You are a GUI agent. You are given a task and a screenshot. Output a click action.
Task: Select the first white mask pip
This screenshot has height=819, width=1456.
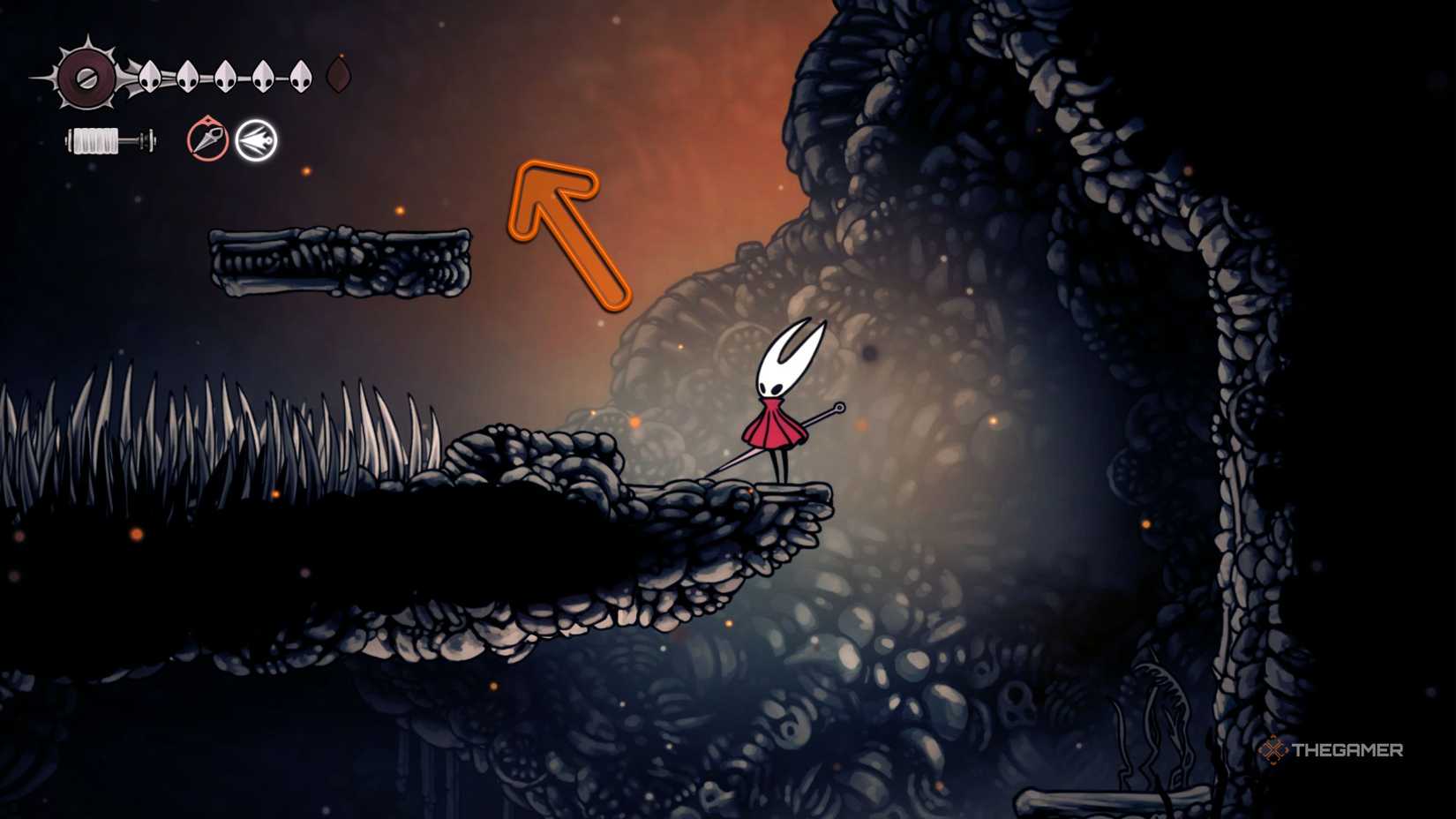pyautogui.click(x=152, y=77)
